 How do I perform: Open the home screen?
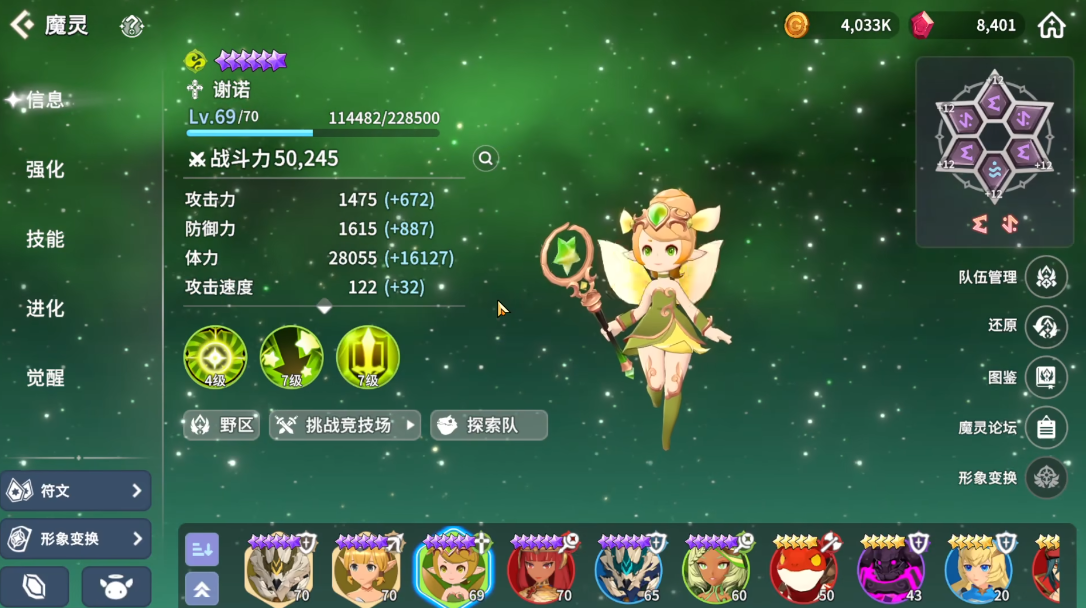[x=1051, y=25]
